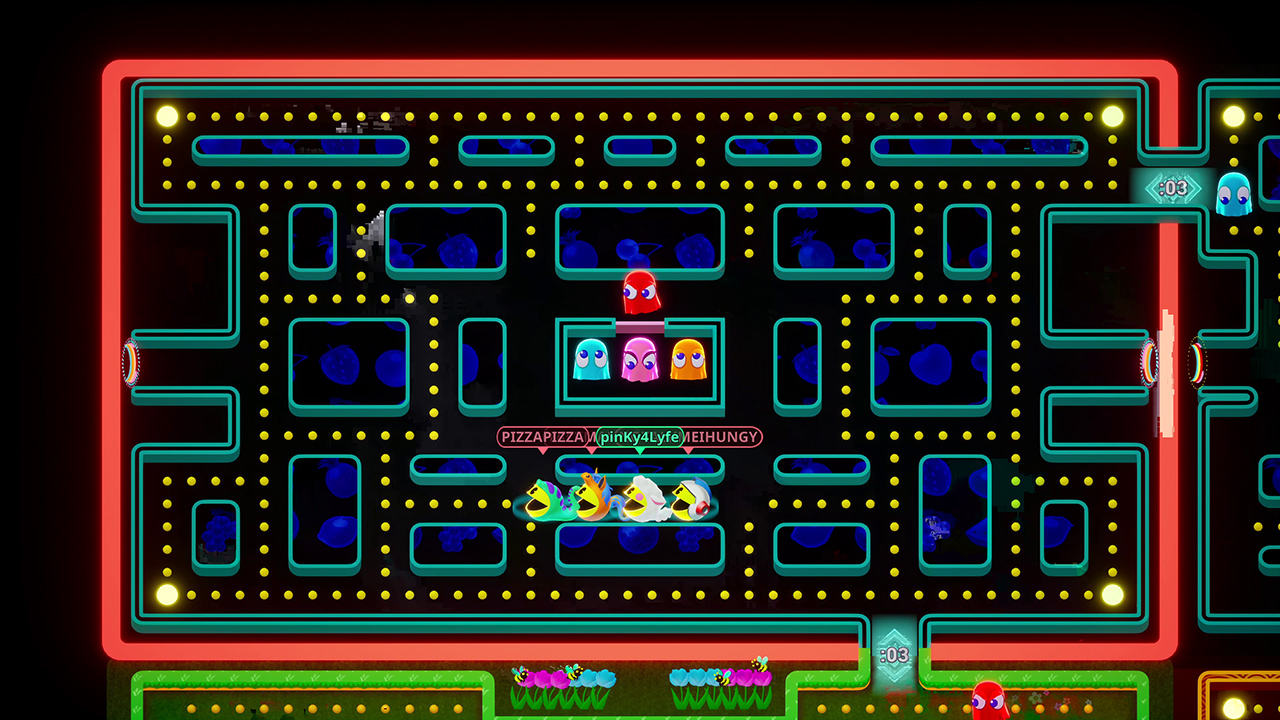1280x720 pixels.
Task: Select the pink Pinky ghost inside the ghost pen
Action: click(640, 362)
